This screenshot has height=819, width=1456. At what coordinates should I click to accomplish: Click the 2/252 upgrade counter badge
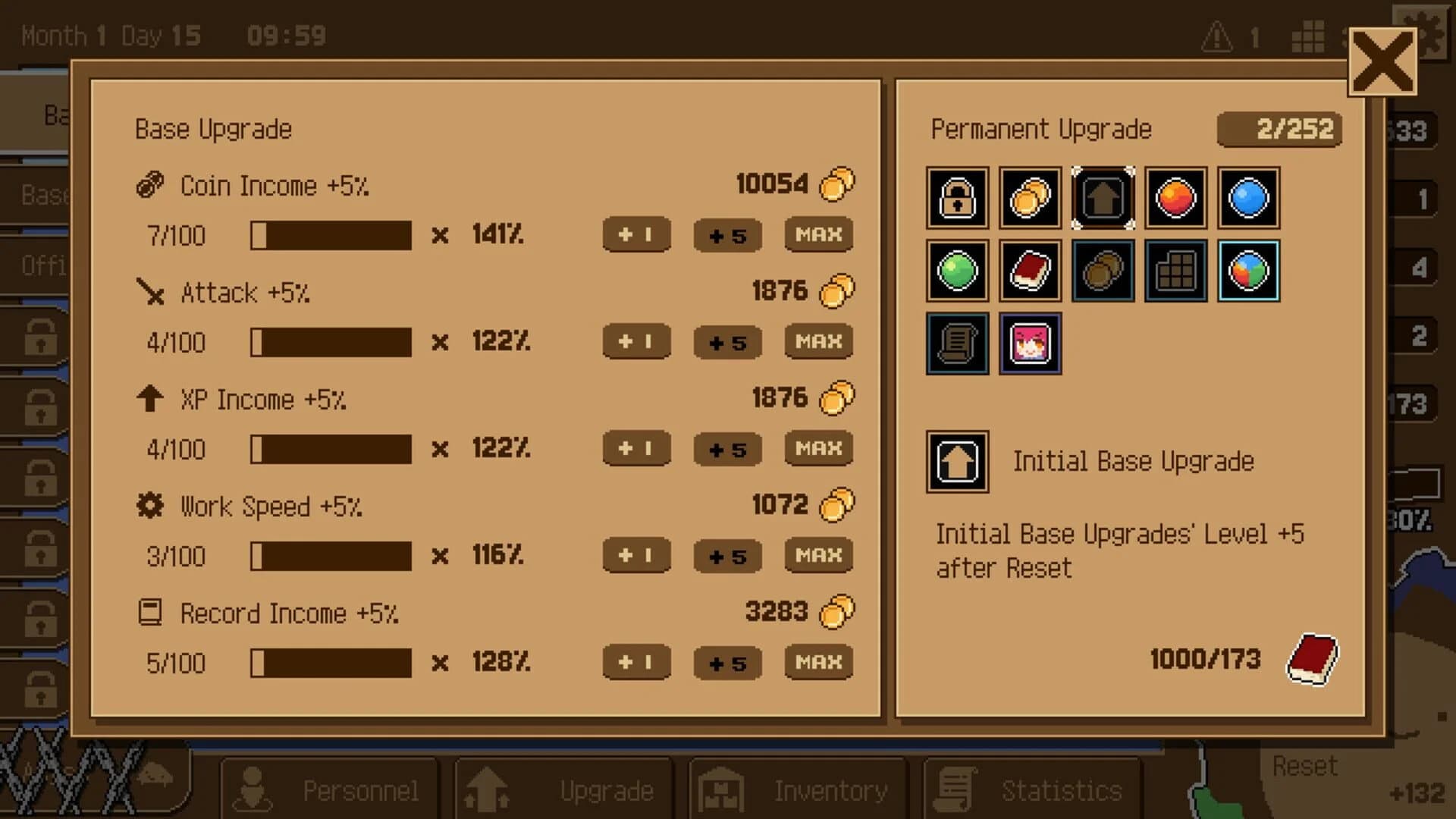point(1279,129)
